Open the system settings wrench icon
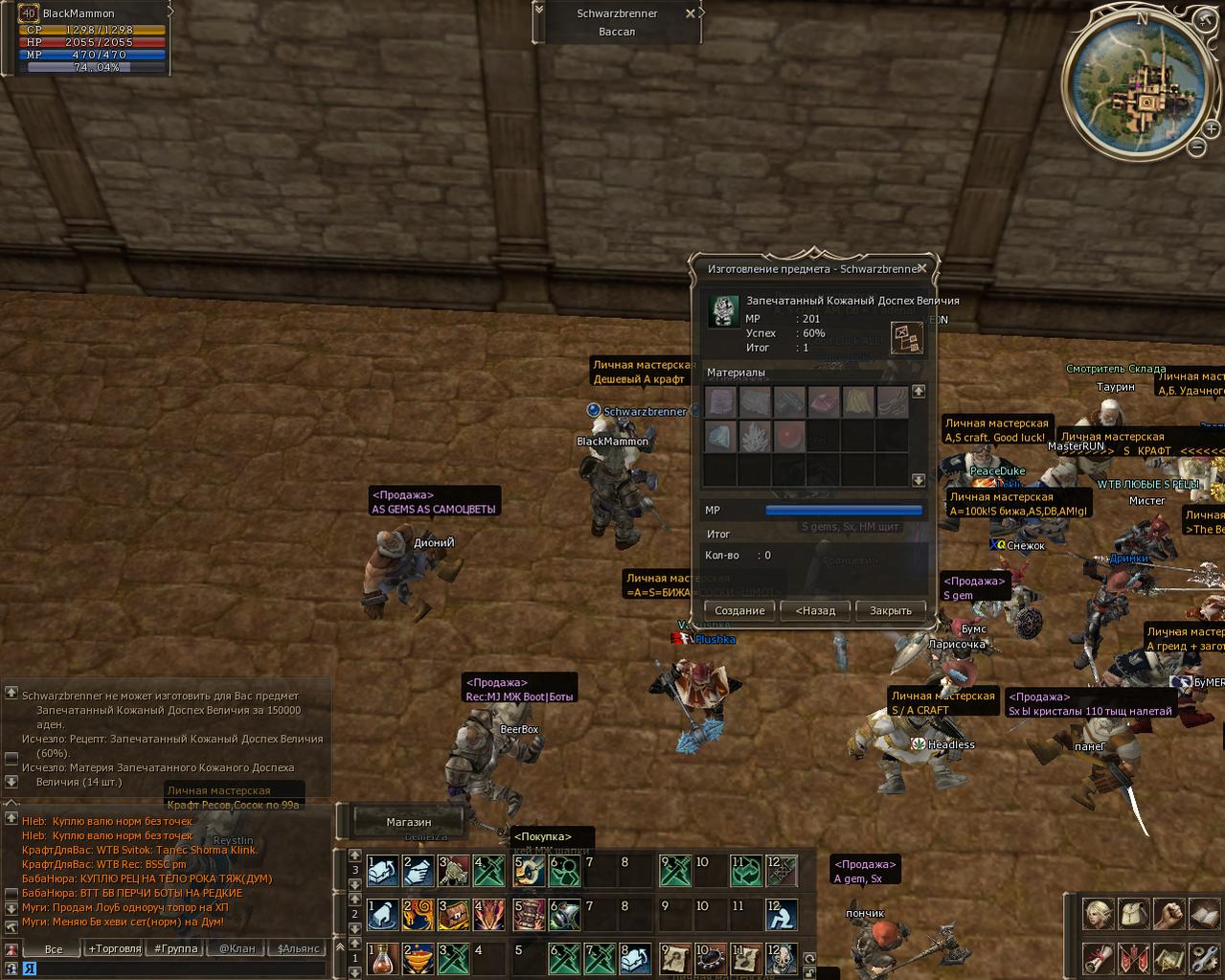The width and height of the screenshot is (1225, 980). click(1204, 957)
